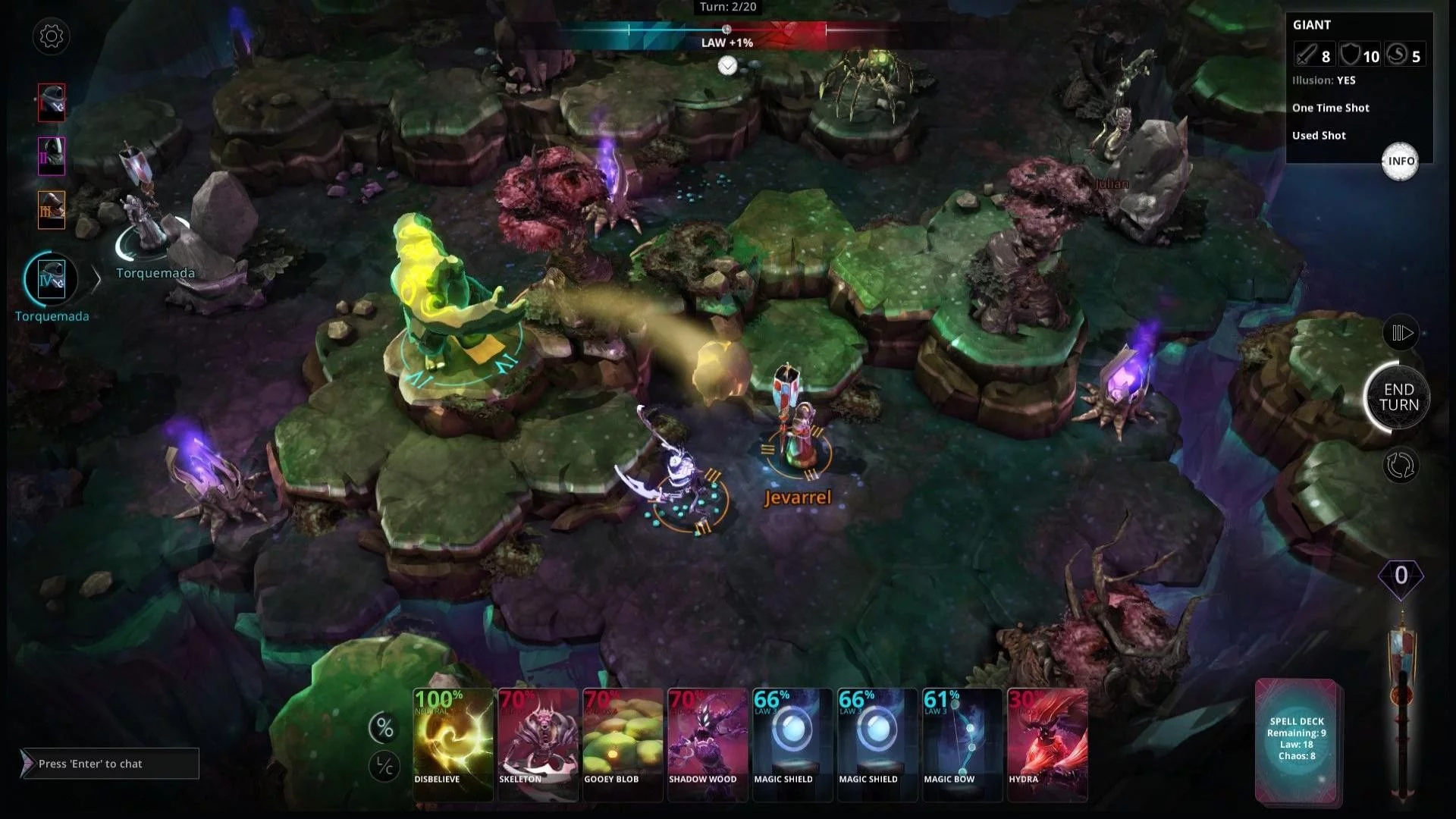End the current turn
The width and height of the screenshot is (1456, 819).
[x=1398, y=397]
